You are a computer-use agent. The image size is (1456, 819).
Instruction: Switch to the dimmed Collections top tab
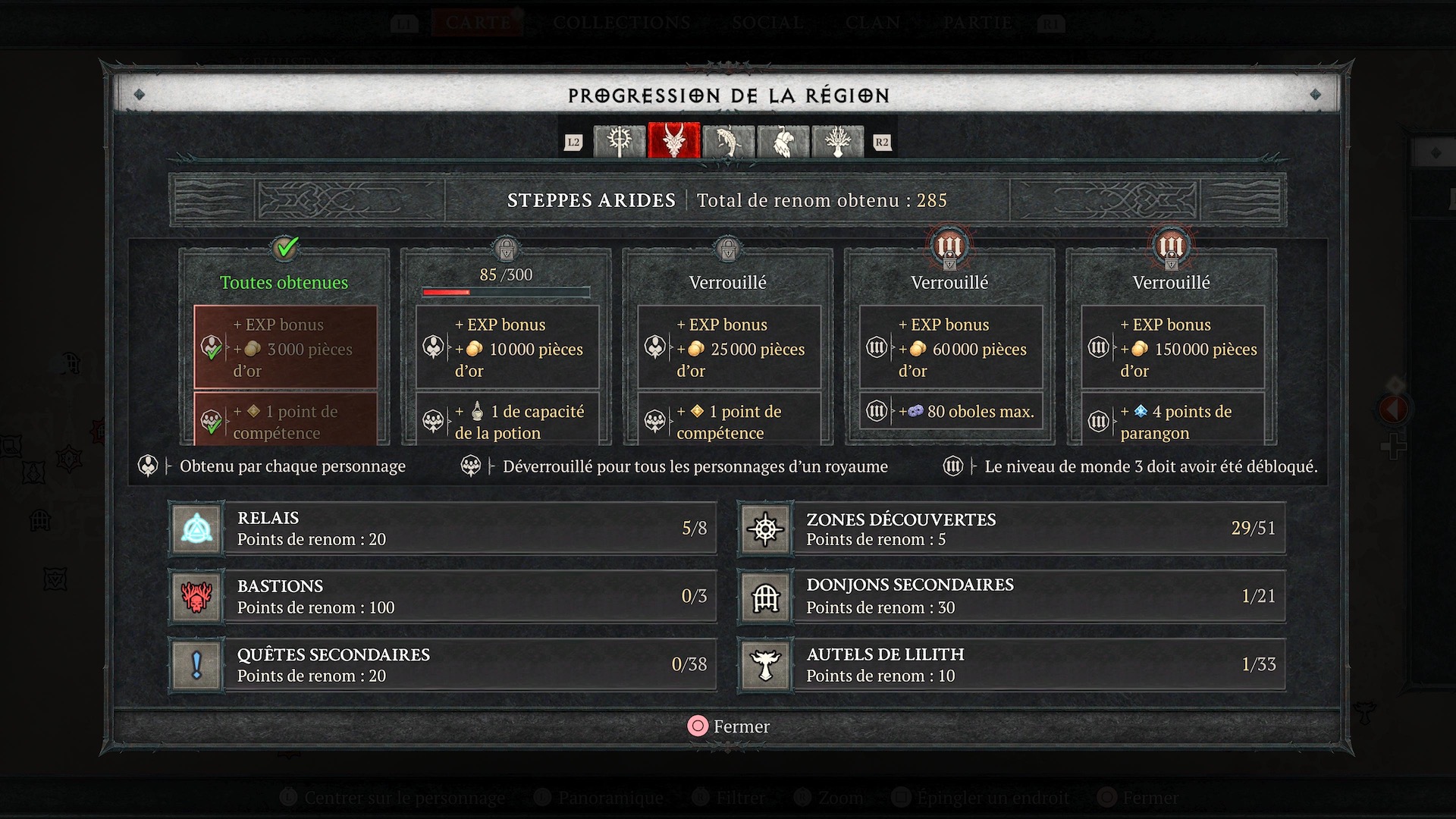tap(621, 23)
